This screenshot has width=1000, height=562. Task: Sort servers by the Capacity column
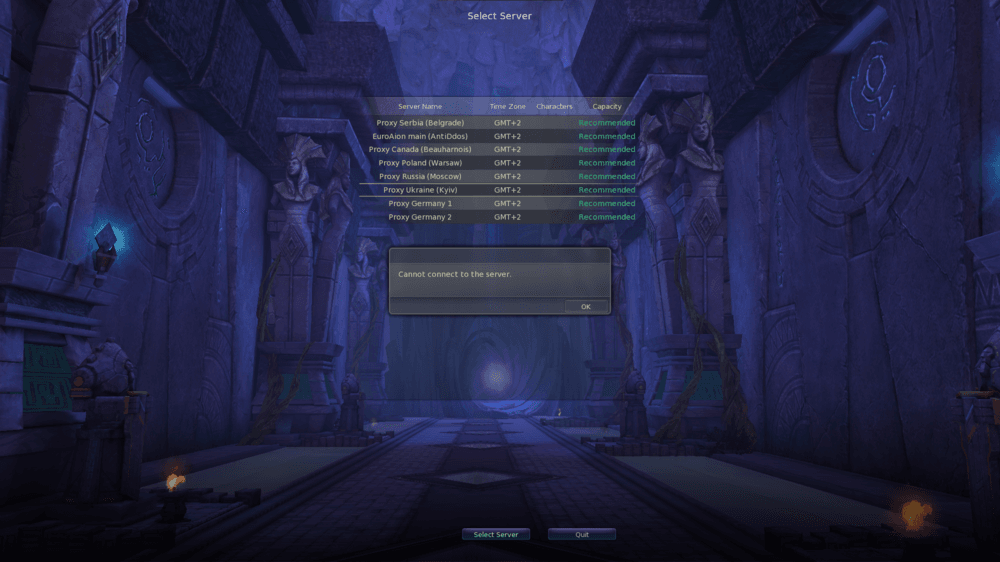(607, 106)
